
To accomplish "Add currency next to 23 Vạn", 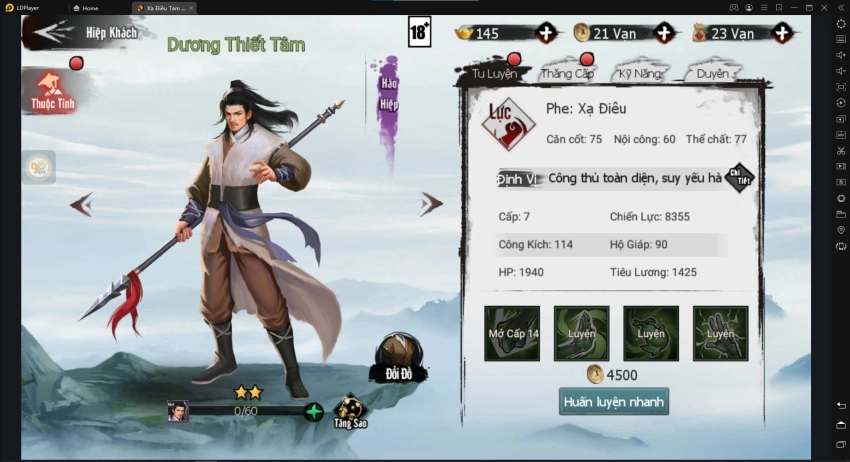I will [782, 33].
